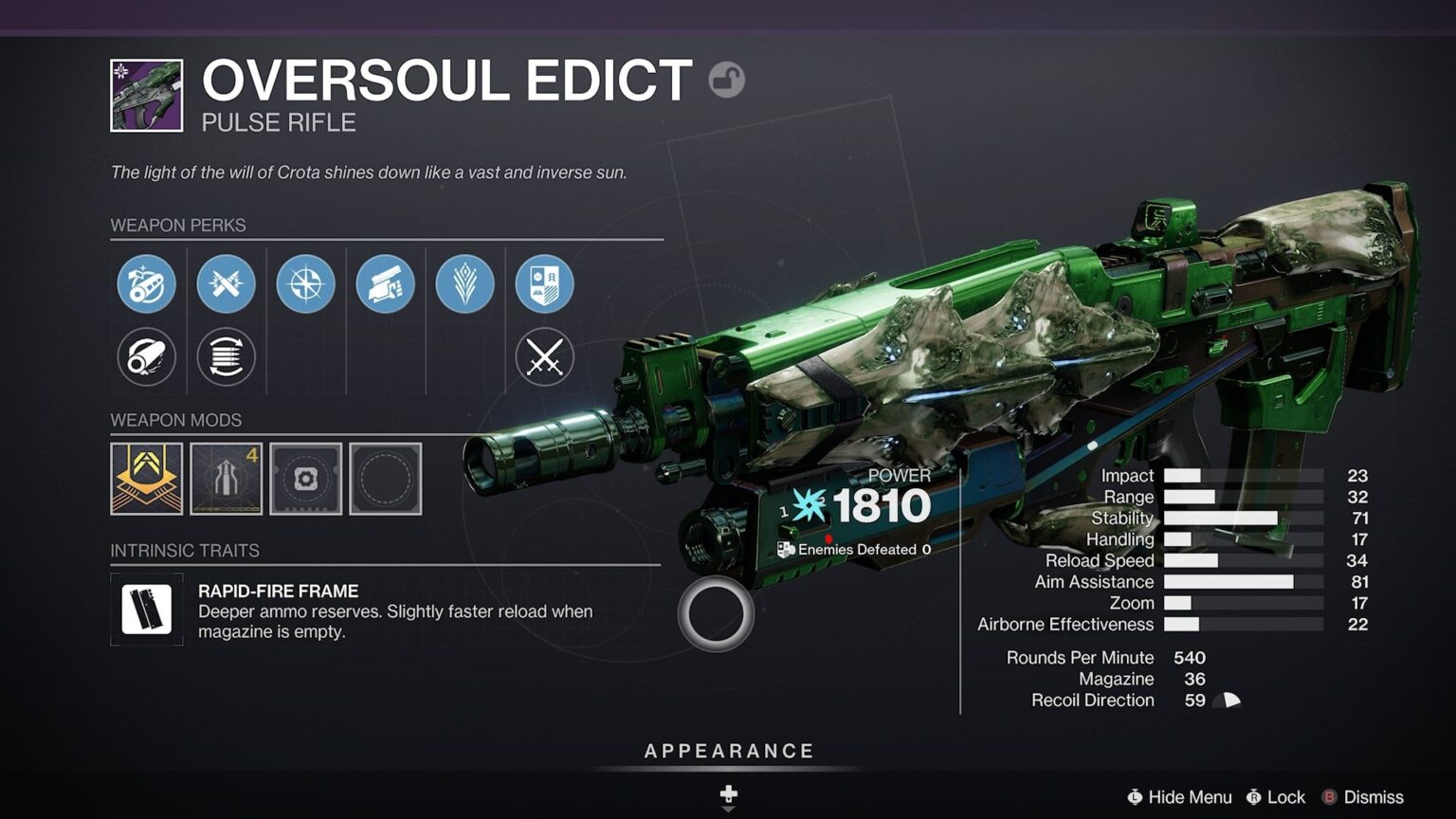This screenshot has height=819, width=1456.
Task: Expand the Appearance section arrow
Action: point(728,799)
